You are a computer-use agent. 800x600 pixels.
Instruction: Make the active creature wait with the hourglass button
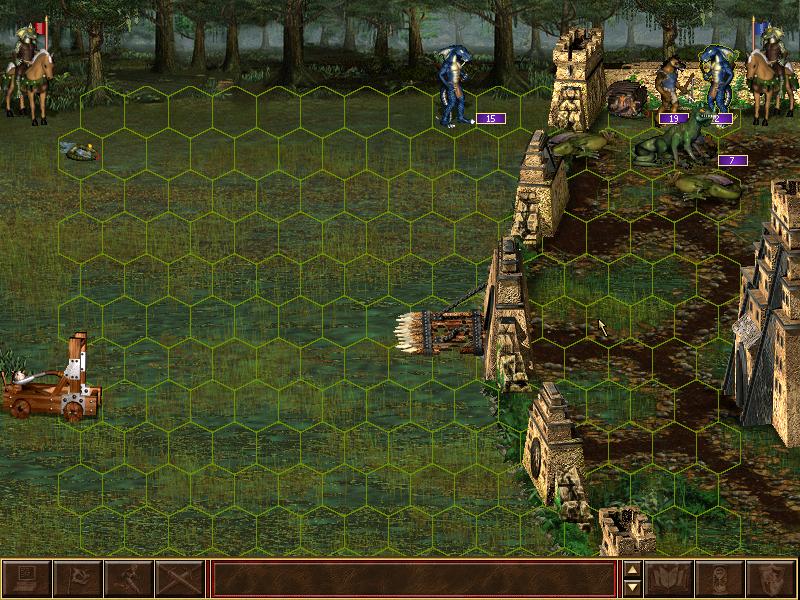tap(721, 579)
